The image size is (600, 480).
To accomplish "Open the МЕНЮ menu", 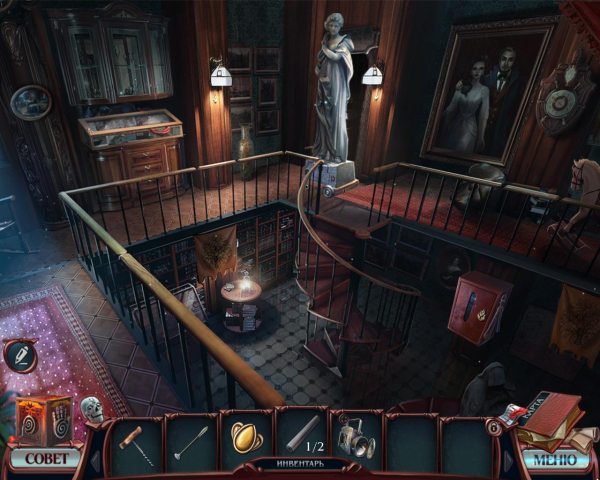I will (553, 460).
